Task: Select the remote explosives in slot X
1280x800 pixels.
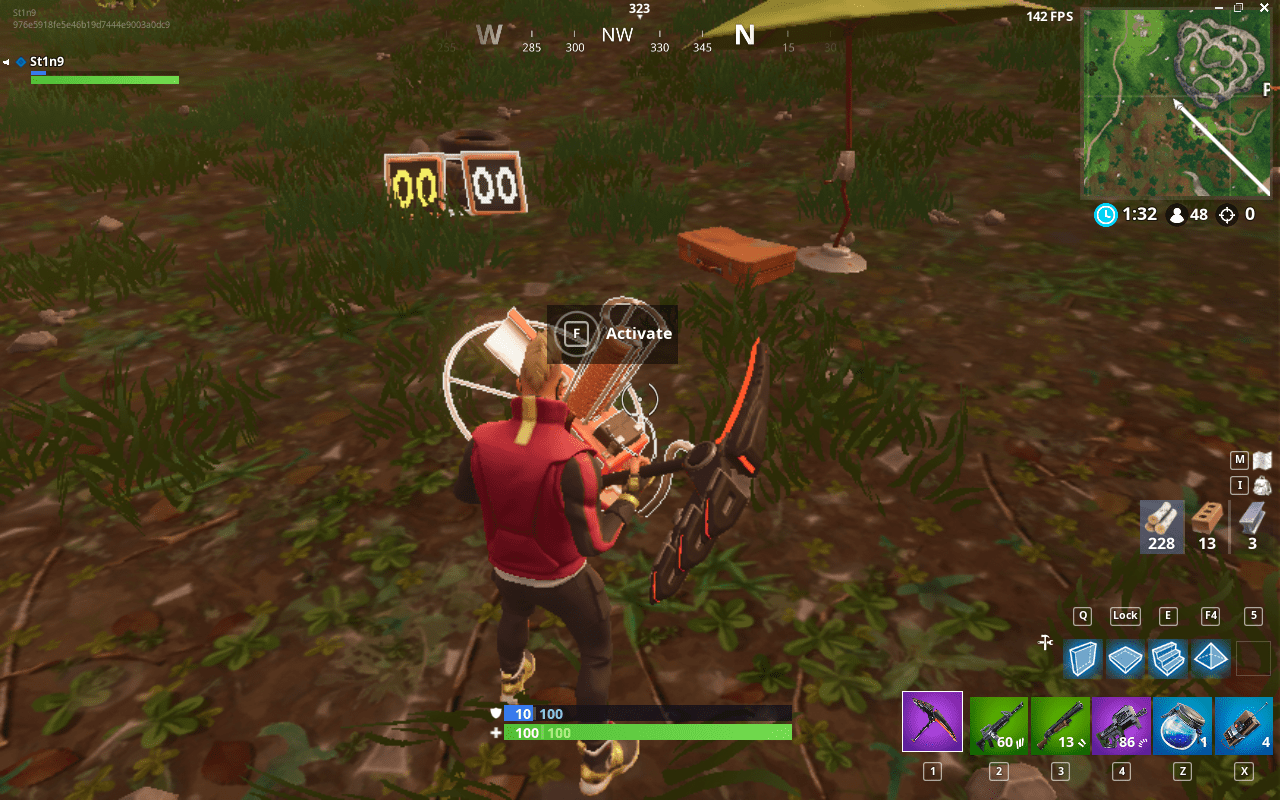Action: 1244,721
